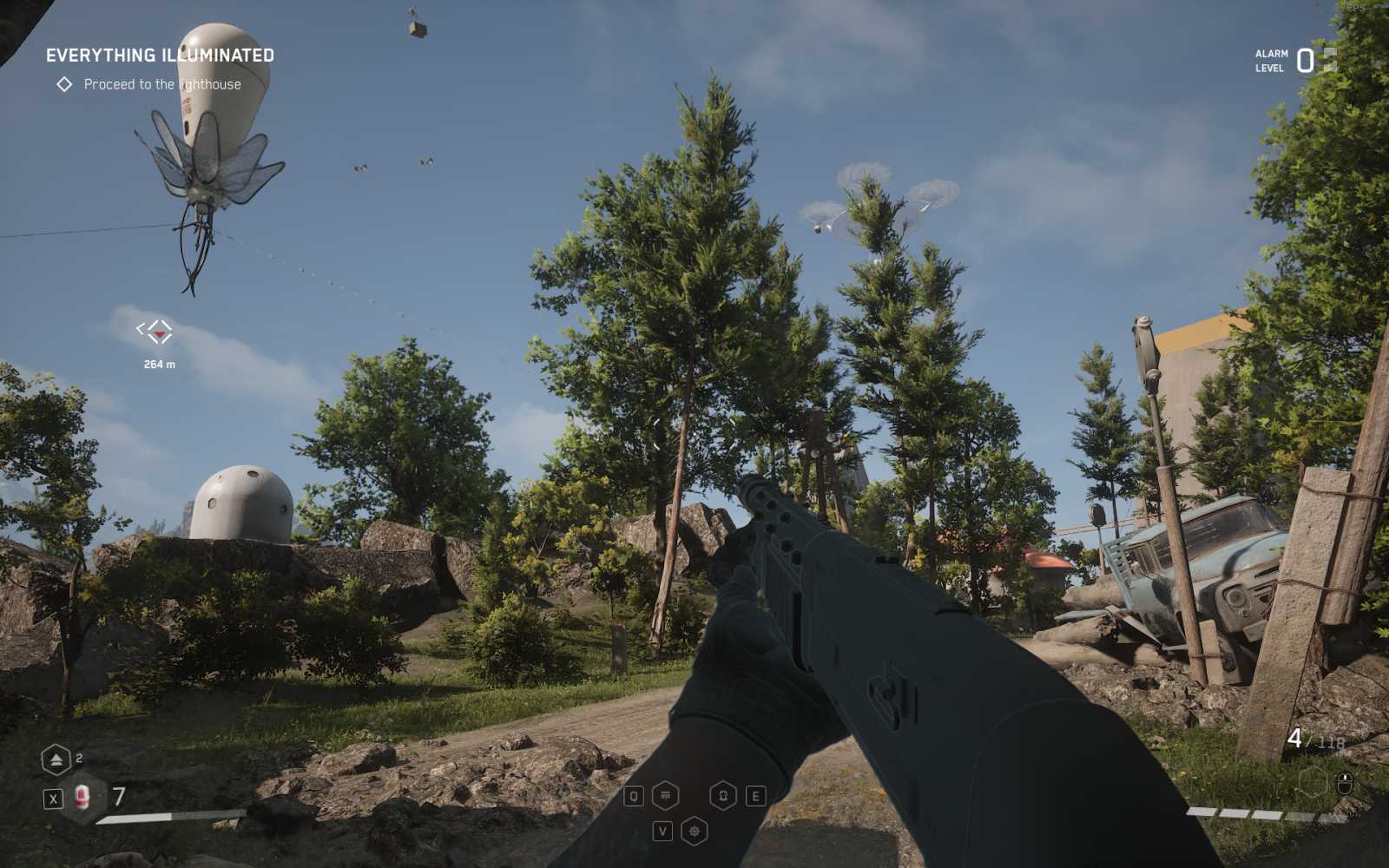Toggle the Q keybind prompt
The height and width of the screenshot is (868, 1389).
(634, 797)
